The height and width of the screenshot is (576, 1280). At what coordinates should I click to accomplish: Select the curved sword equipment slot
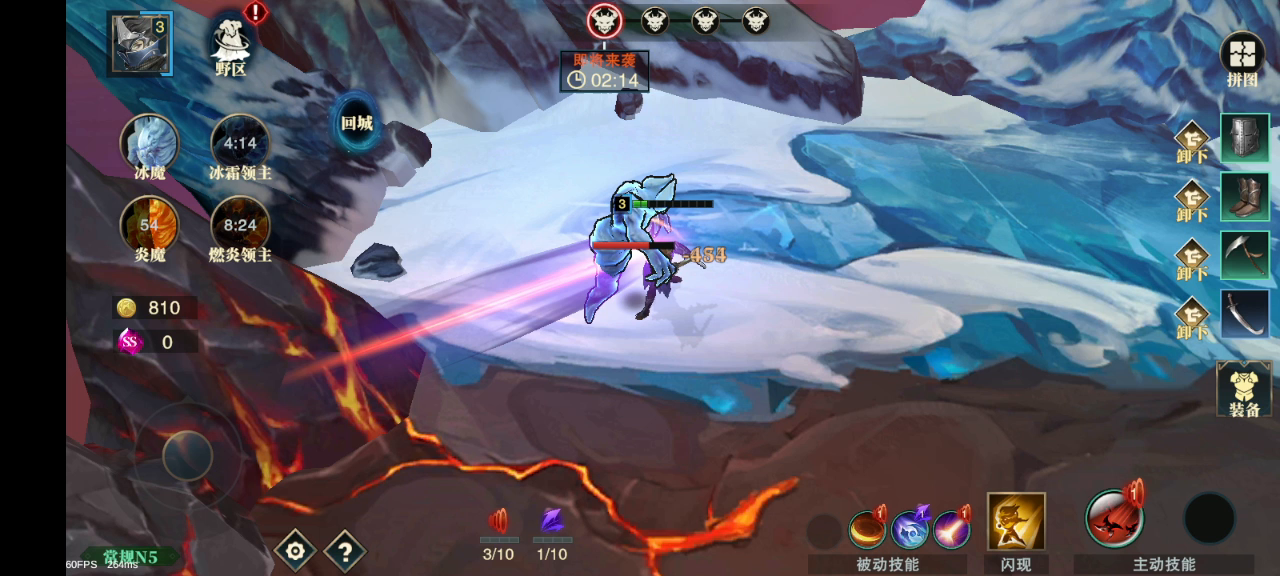pyautogui.click(x=1245, y=314)
